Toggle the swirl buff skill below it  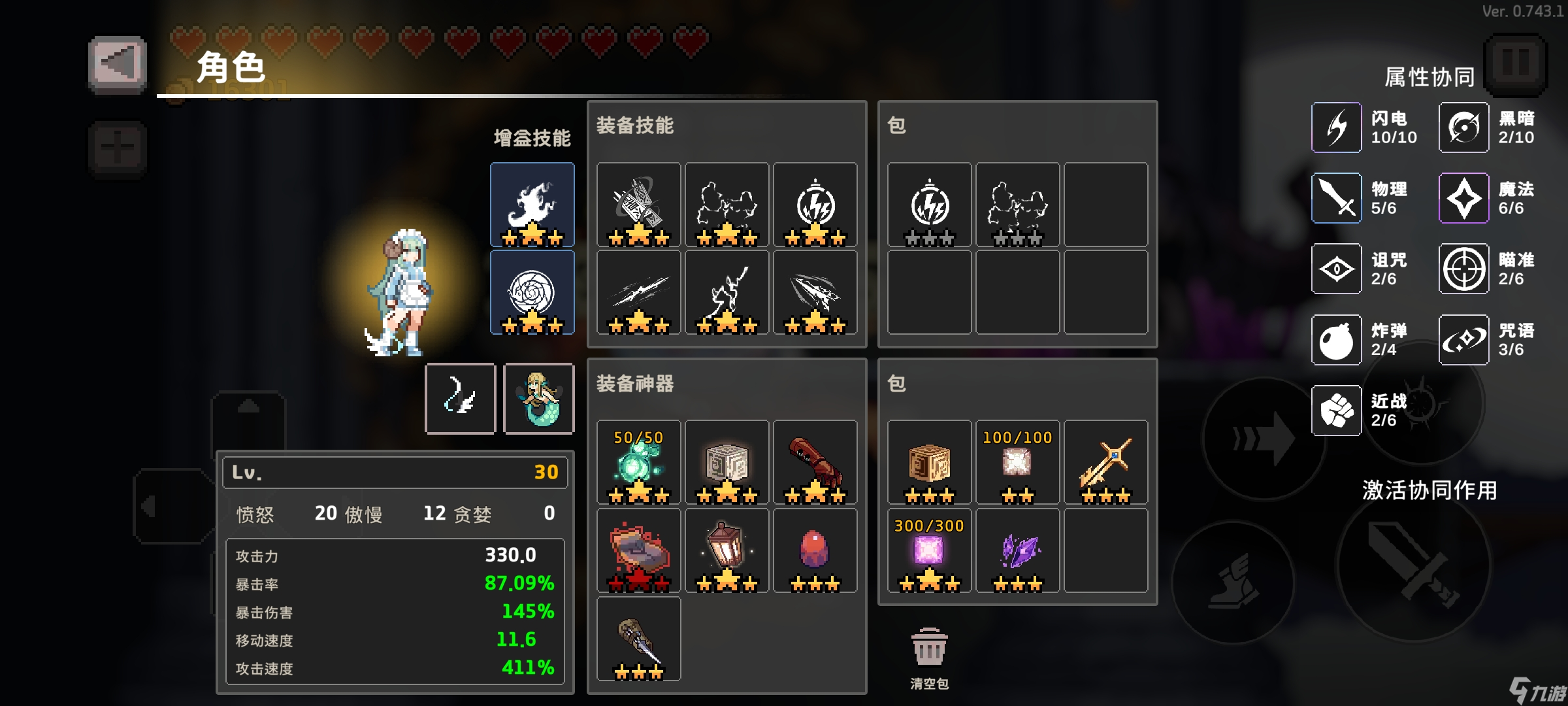tap(532, 292)
